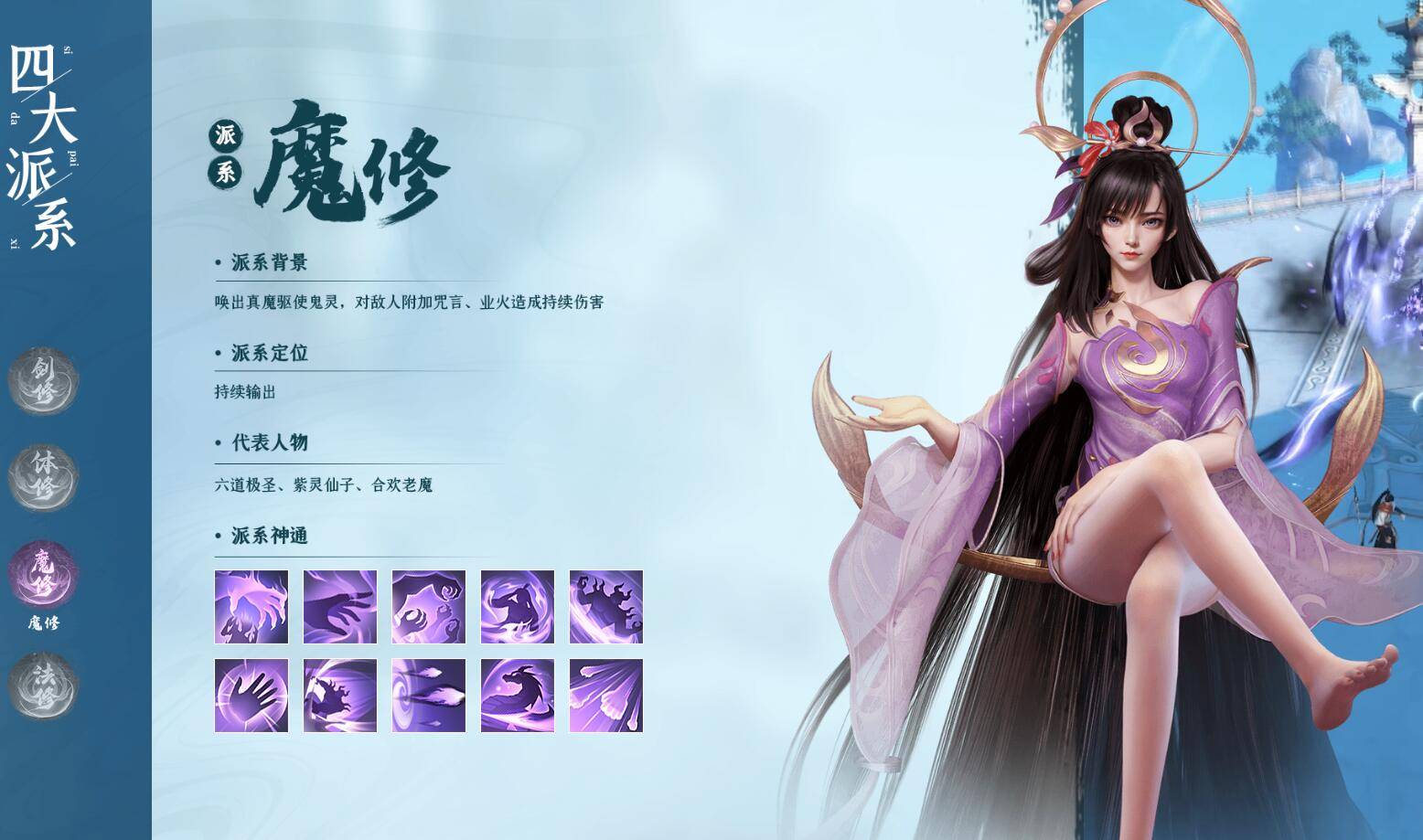Open the swirling silhouette skill icon
Image resolution: width=1423 pixels, height=840 pixels.
pos(516,608)
